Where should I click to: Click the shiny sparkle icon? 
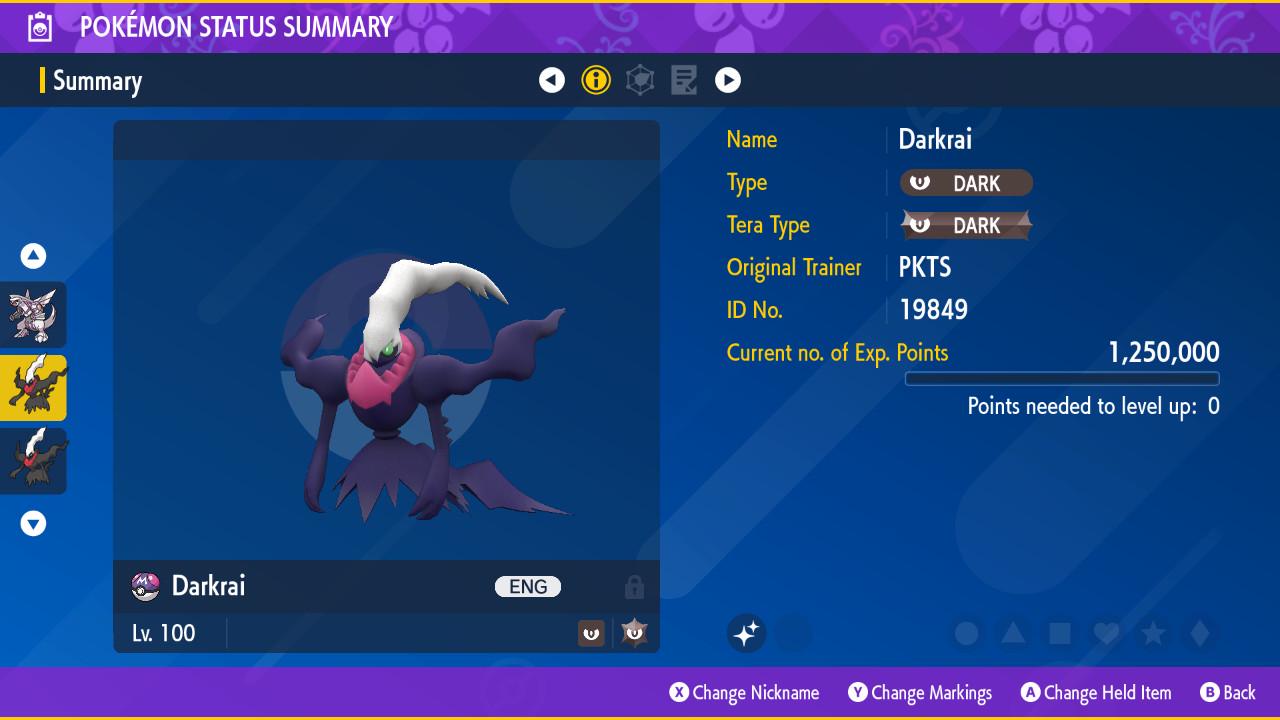(746, 633)
